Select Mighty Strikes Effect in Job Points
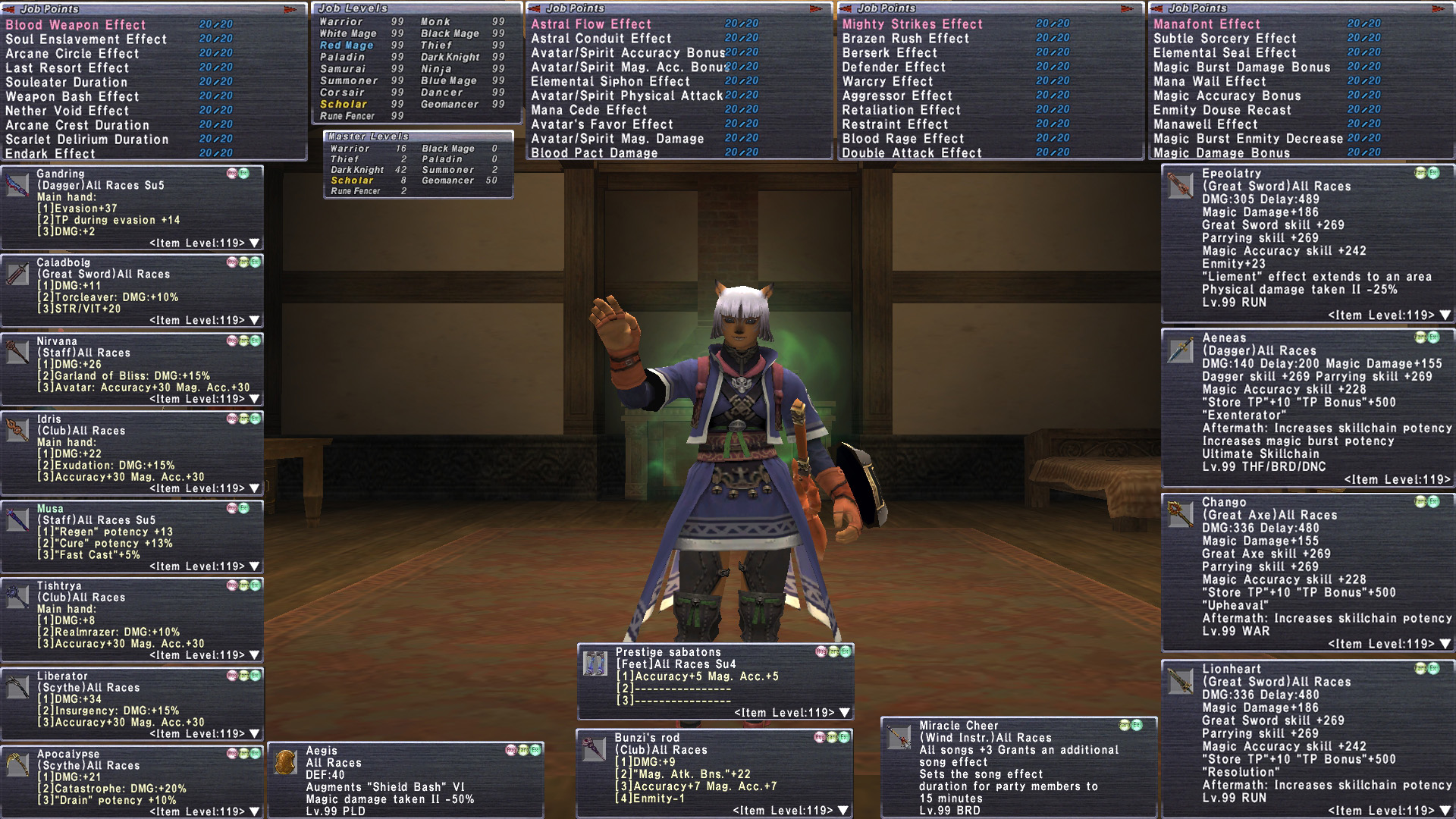Viewport: 1456px width, 819px height. click(912, 24)
